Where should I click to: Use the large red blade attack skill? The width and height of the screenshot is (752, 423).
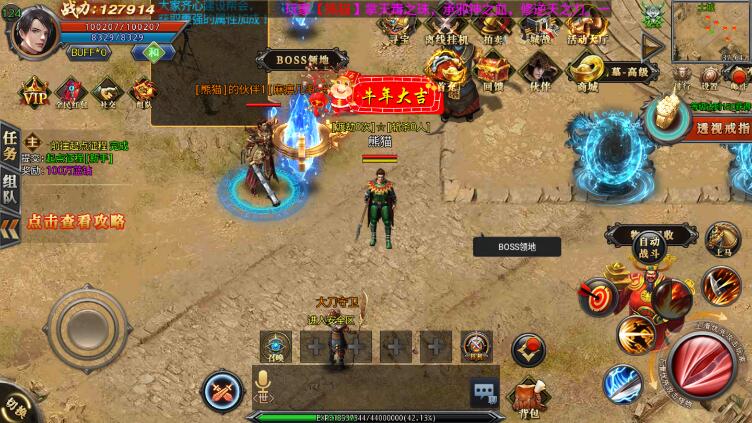702,363
